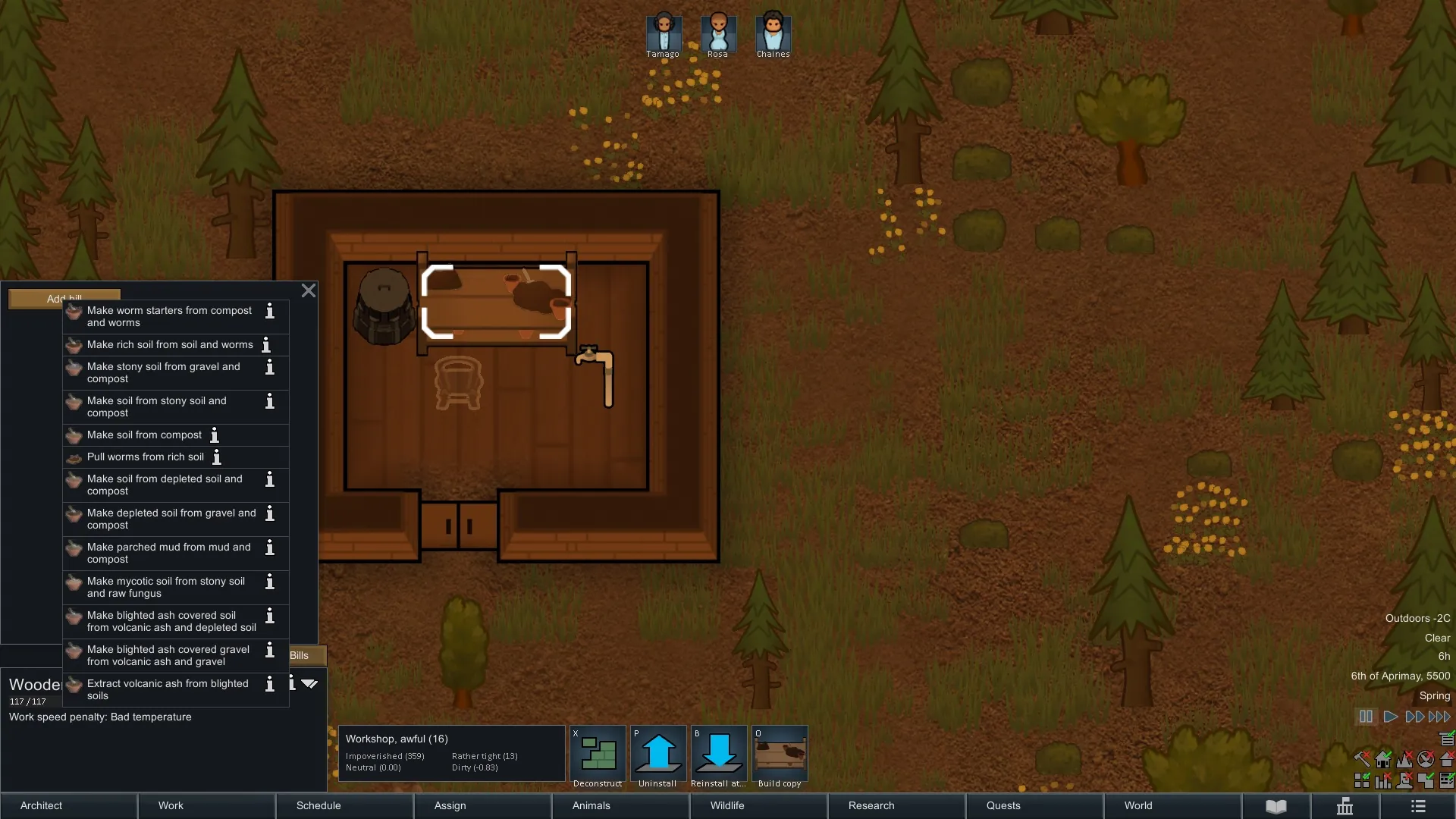Pick the "Make soil from compost" bill
Image resolution: width=1456 pixels, height=819 pixels.
144,435
